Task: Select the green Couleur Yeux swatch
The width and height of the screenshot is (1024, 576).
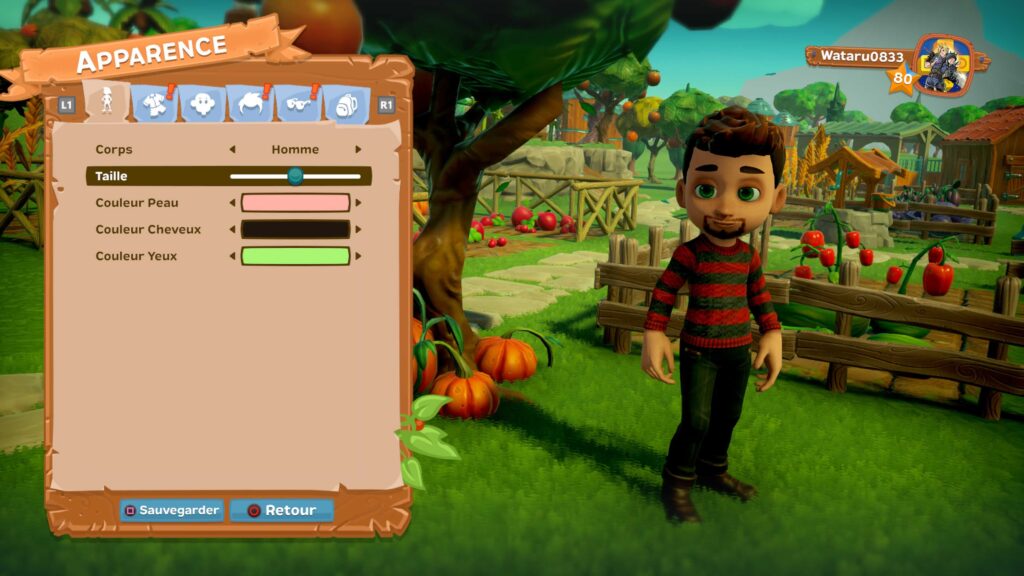Action: point(295,256)
